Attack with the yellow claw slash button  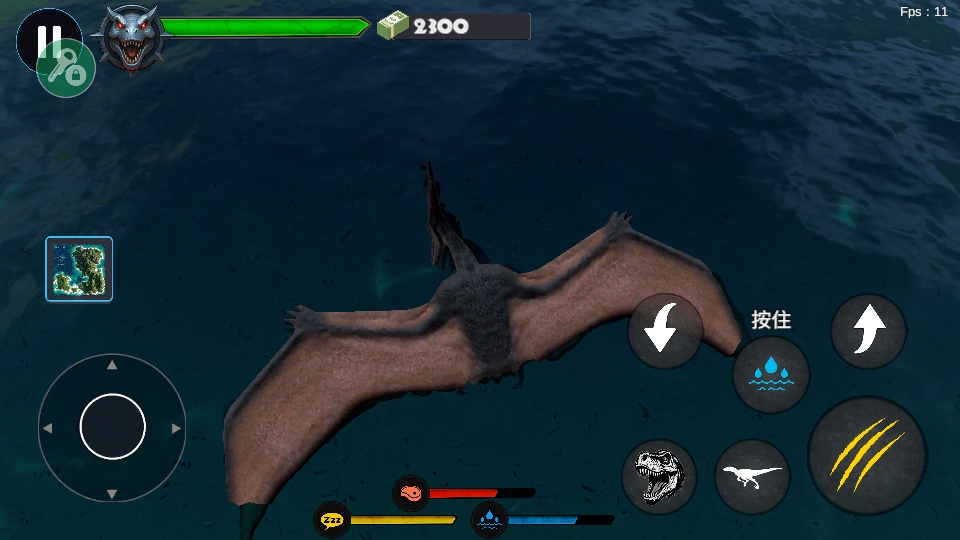point(867,455)
